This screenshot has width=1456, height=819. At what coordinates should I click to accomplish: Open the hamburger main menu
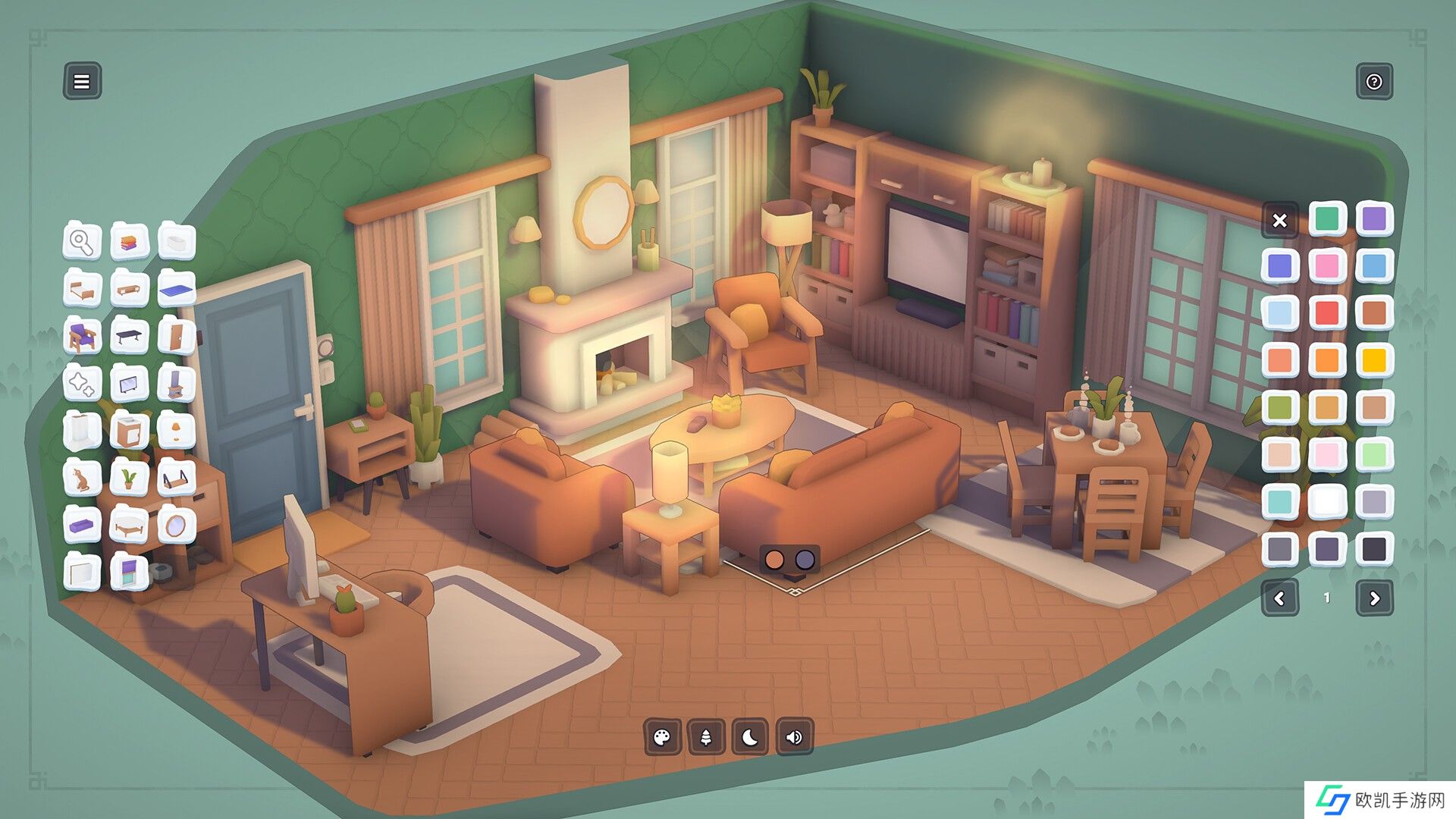point(82,81)
